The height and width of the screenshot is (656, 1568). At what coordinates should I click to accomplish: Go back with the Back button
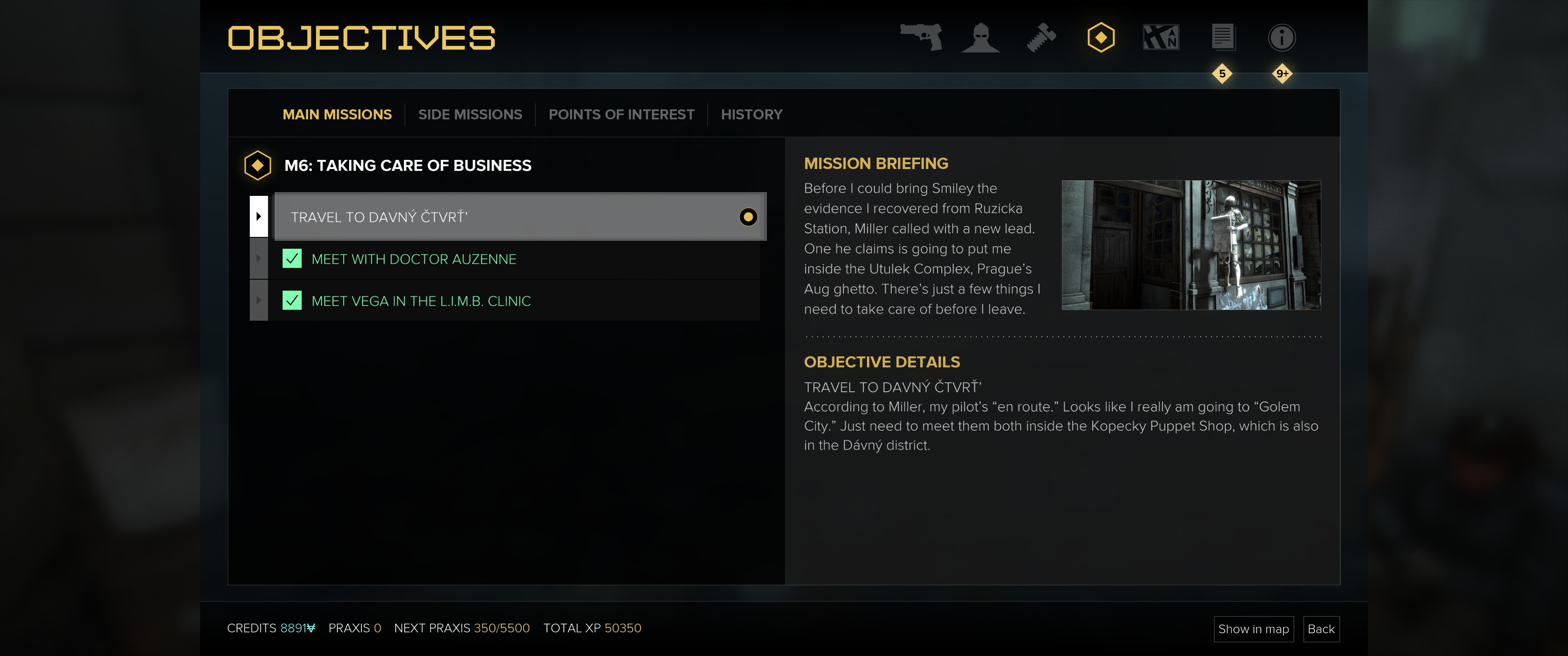[1320, 629]
